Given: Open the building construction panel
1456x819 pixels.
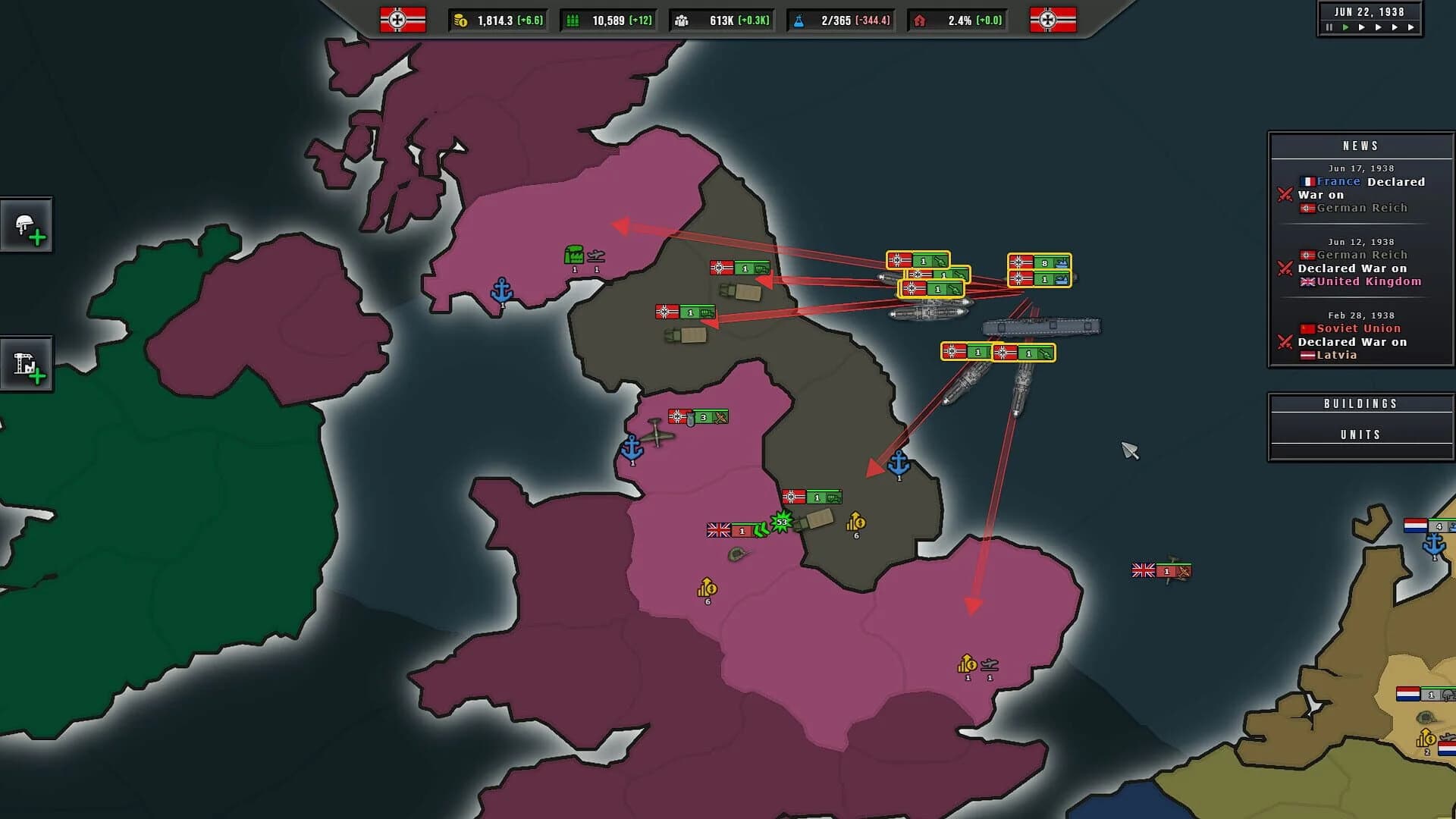Looking at the screenshot, I should (x=27, y=362).
